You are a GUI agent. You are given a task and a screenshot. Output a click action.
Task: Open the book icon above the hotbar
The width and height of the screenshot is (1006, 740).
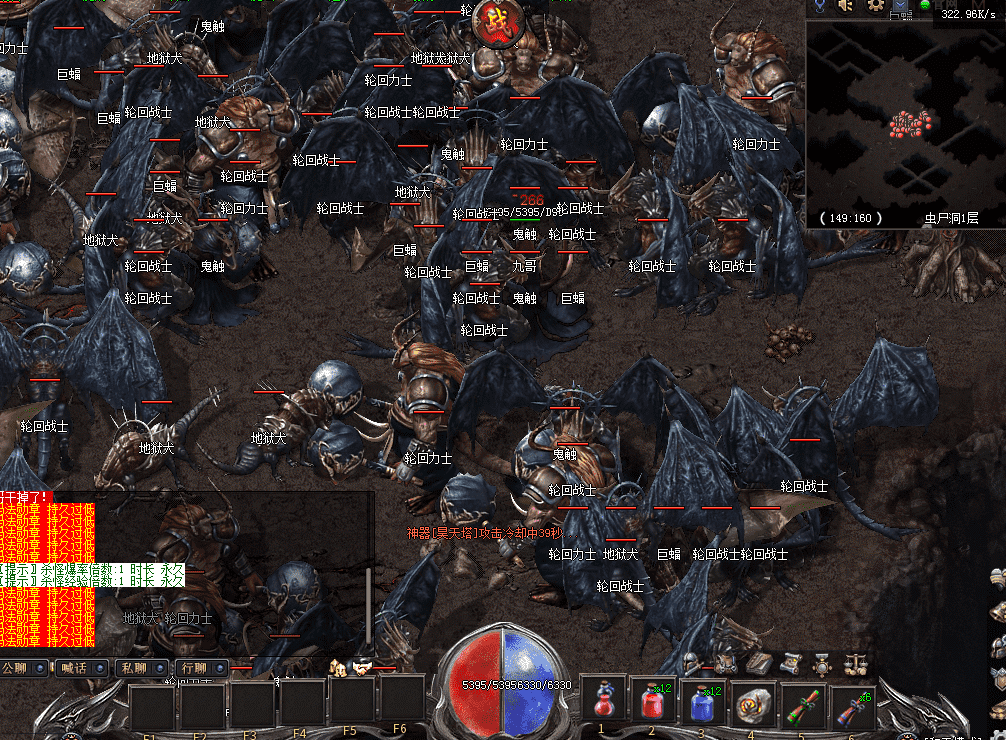coord(757,662)
